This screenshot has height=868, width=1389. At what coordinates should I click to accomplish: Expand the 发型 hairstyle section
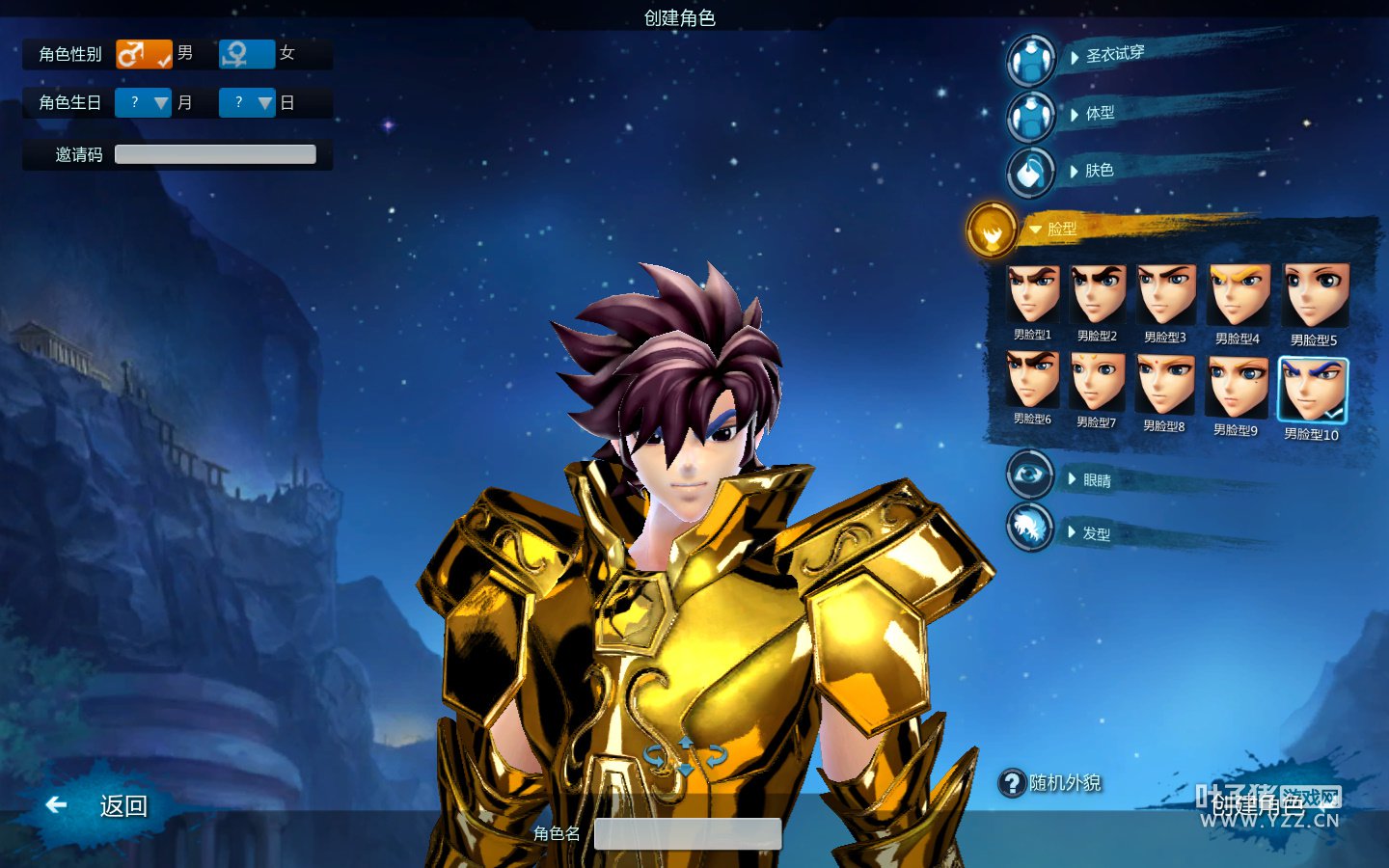[1095, 532]
